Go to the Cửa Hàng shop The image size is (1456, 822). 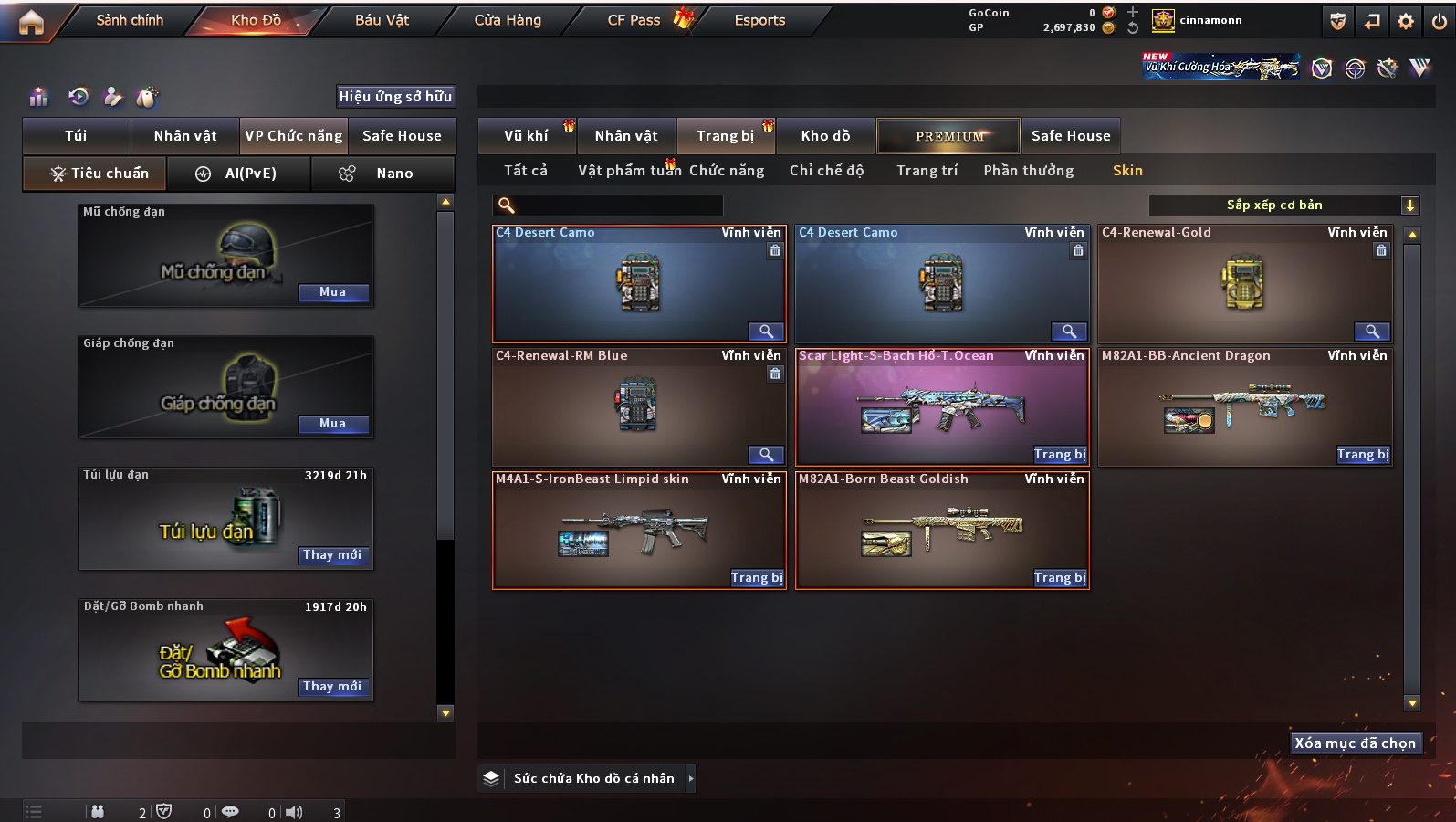click(508, 20)
